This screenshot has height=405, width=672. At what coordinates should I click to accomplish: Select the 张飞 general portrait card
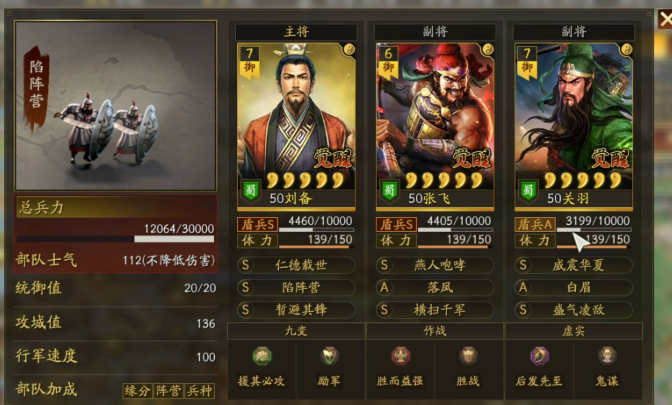click(433, 120)
